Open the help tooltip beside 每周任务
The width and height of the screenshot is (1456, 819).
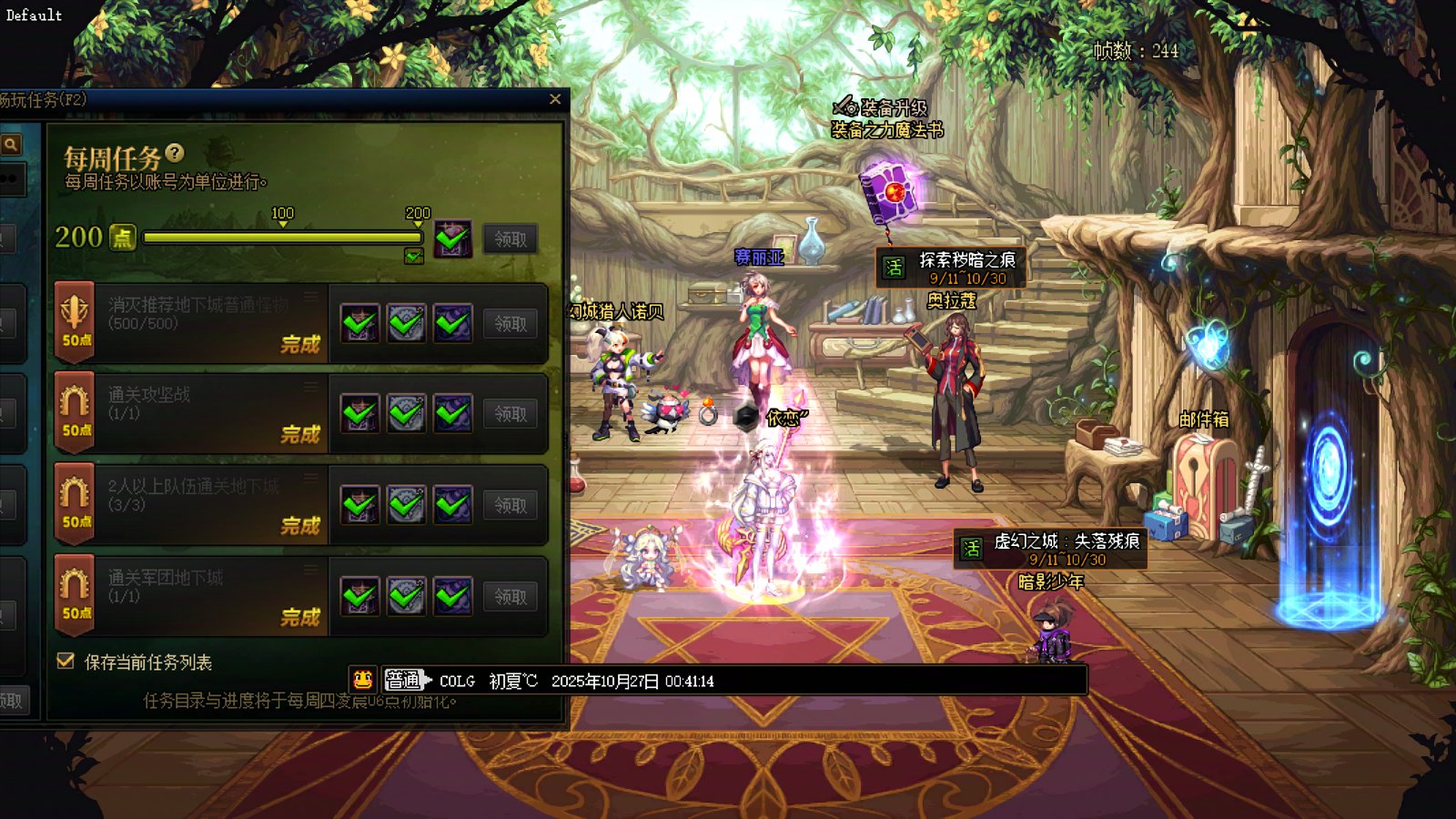pos(175,154)
